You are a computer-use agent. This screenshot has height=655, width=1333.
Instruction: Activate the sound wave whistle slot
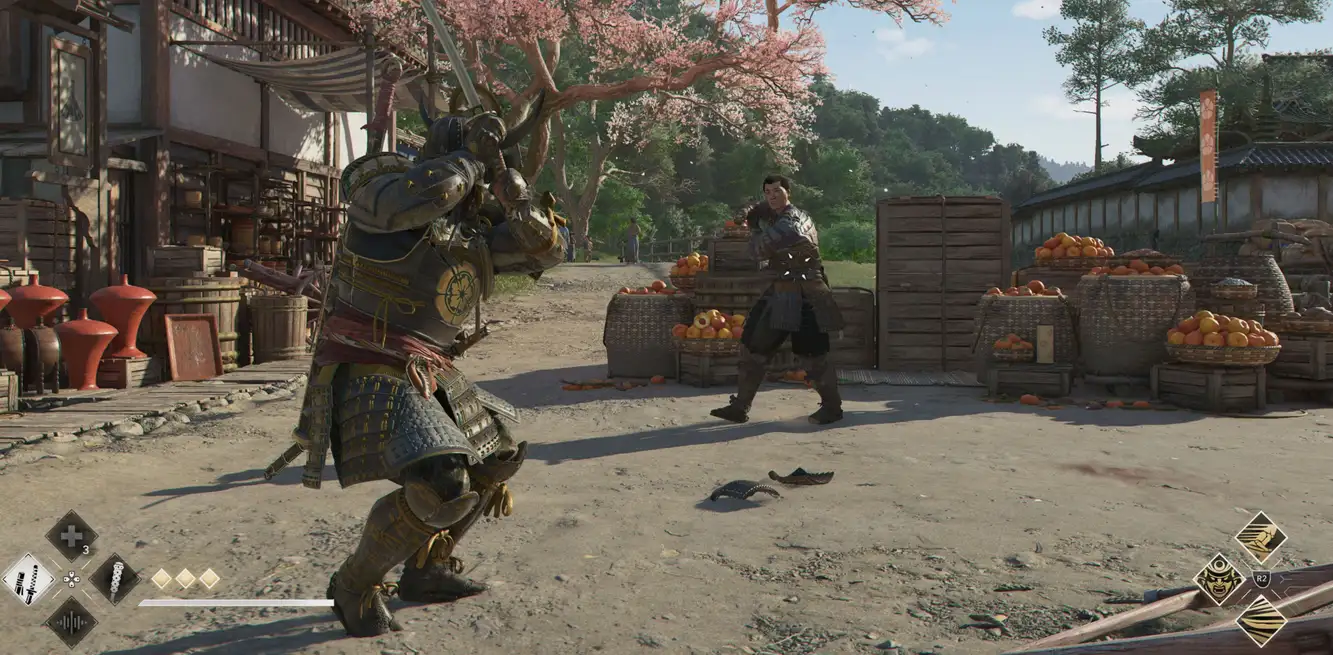point(71,622)
